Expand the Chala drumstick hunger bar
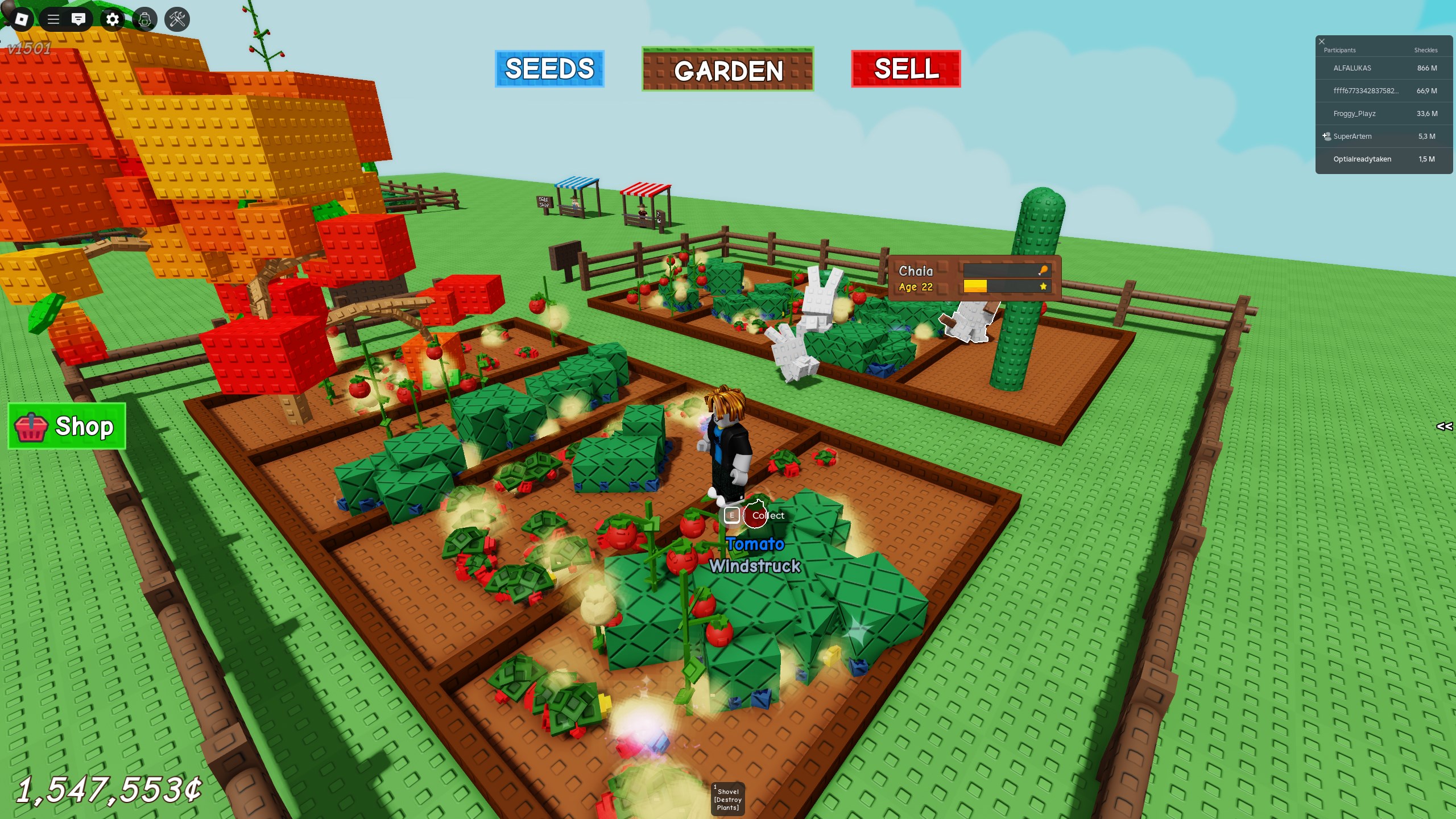The width and height of the screenshot is (1456, 819). click(x=1043, y=271)
